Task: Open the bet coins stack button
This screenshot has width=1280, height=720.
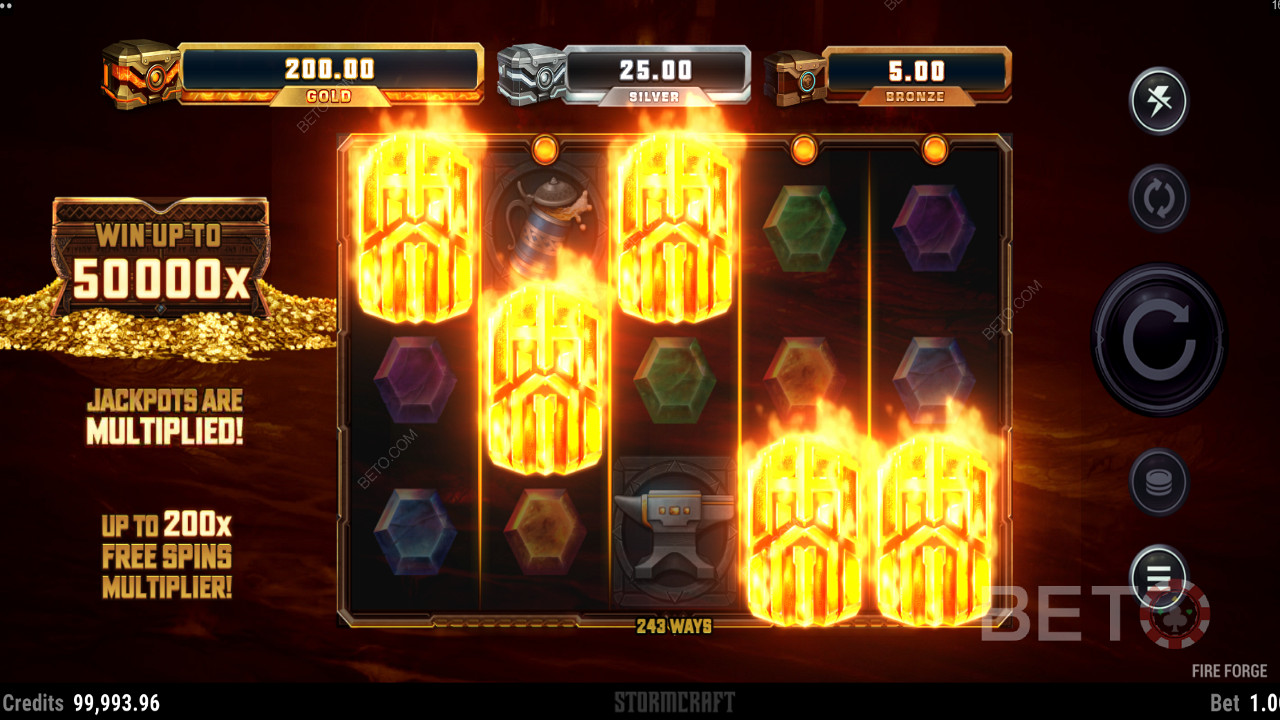Action: [x=1158, y=482]
